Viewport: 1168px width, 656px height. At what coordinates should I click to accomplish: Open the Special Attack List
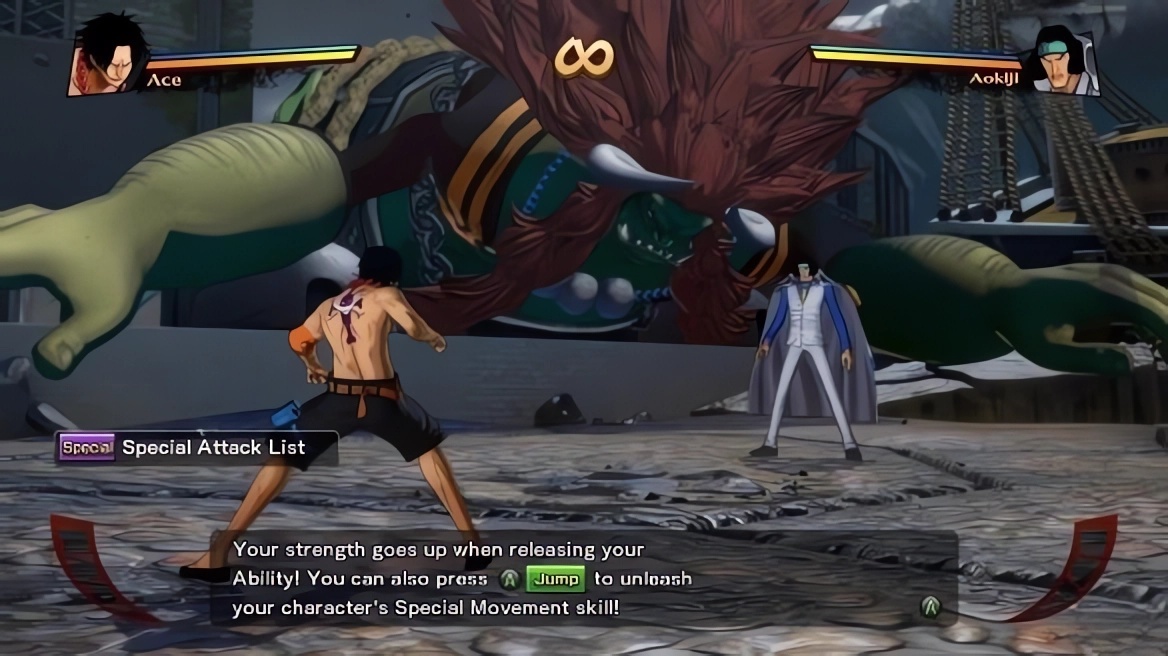tap(197, 448)
